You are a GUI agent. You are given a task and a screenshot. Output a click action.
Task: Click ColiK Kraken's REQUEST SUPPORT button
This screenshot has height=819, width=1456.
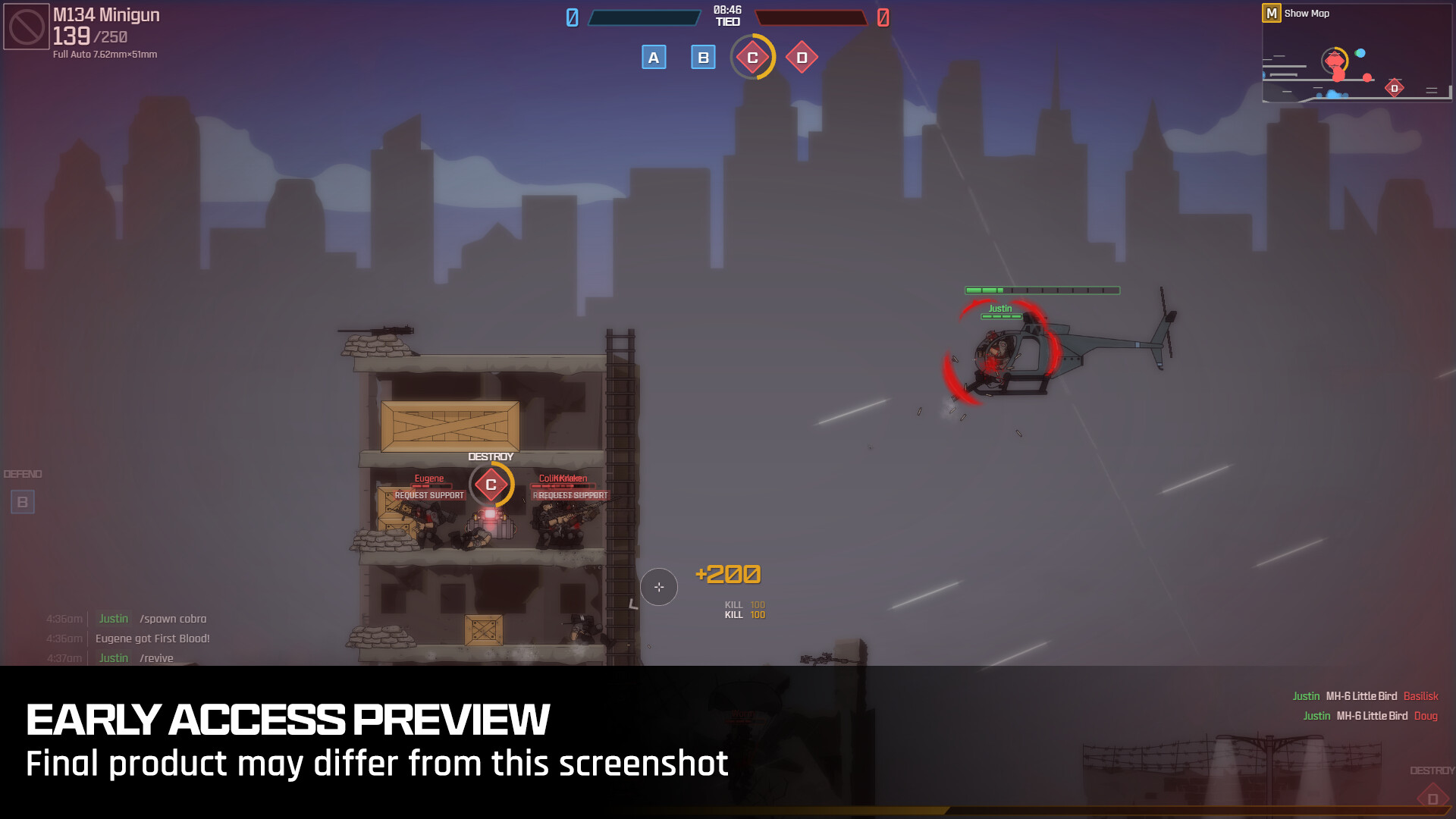571,494
